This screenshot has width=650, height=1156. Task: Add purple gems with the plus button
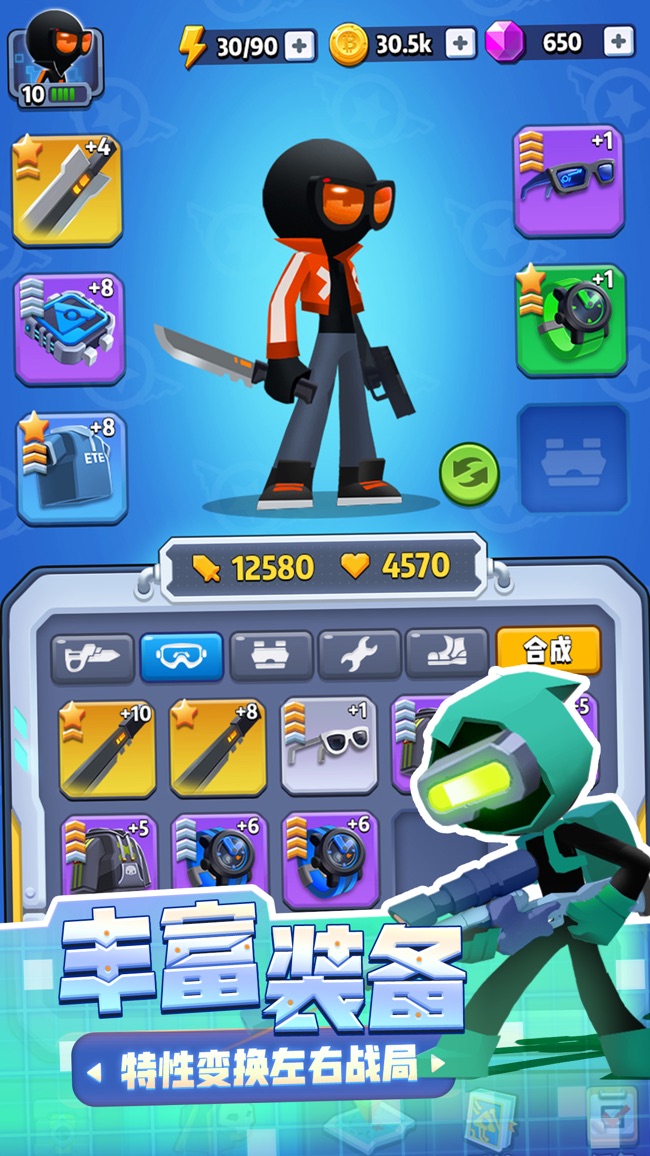(x=619, y=42)
